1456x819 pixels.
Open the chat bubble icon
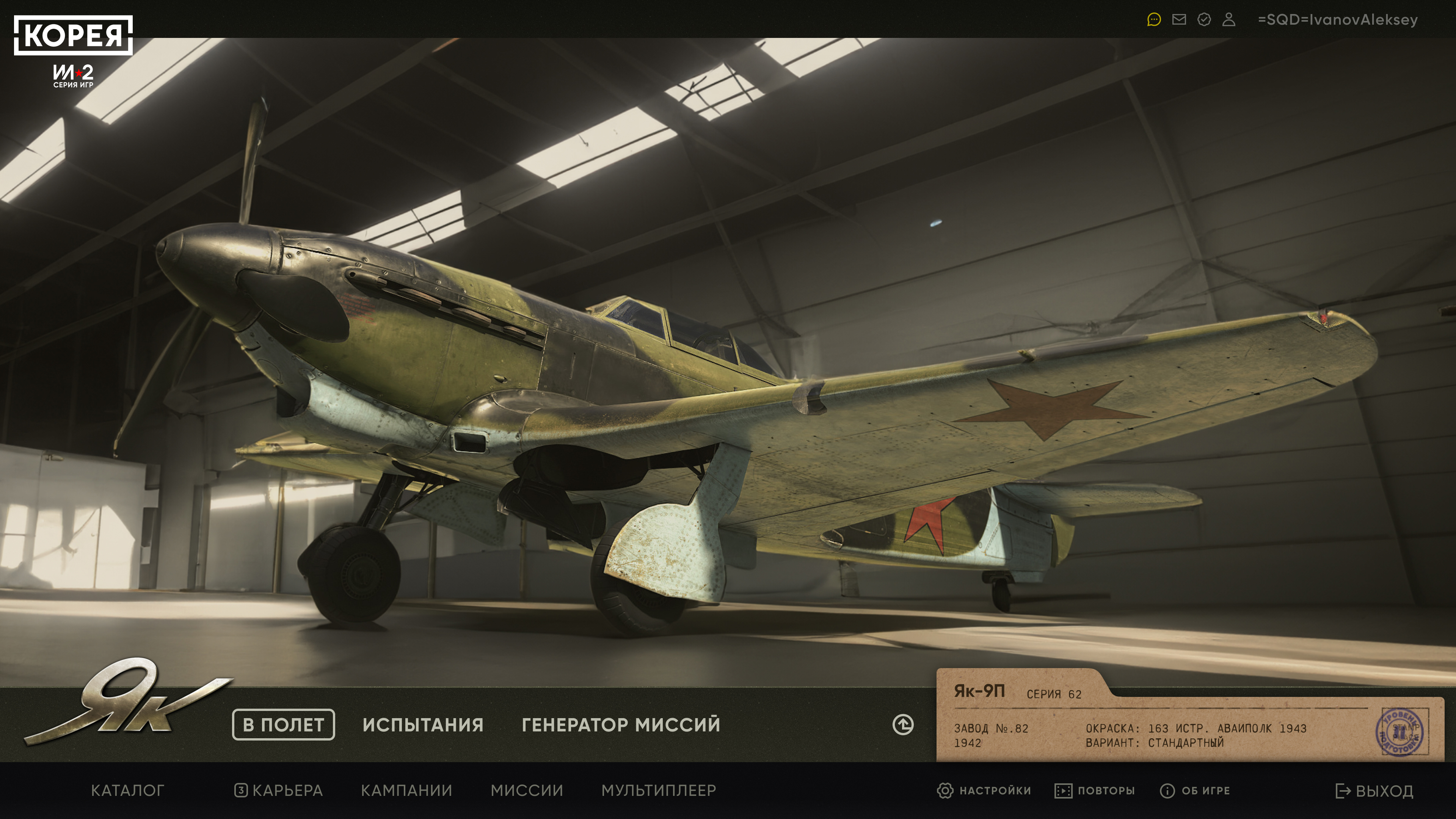click(x=1153, y=20)
